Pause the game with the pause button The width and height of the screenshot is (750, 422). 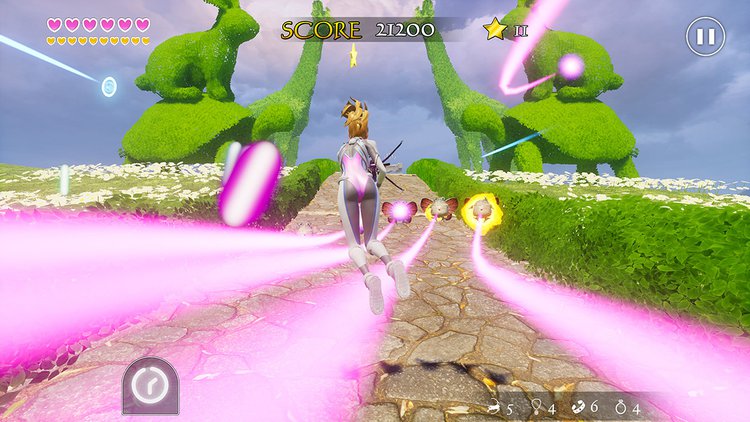[705, 37]
